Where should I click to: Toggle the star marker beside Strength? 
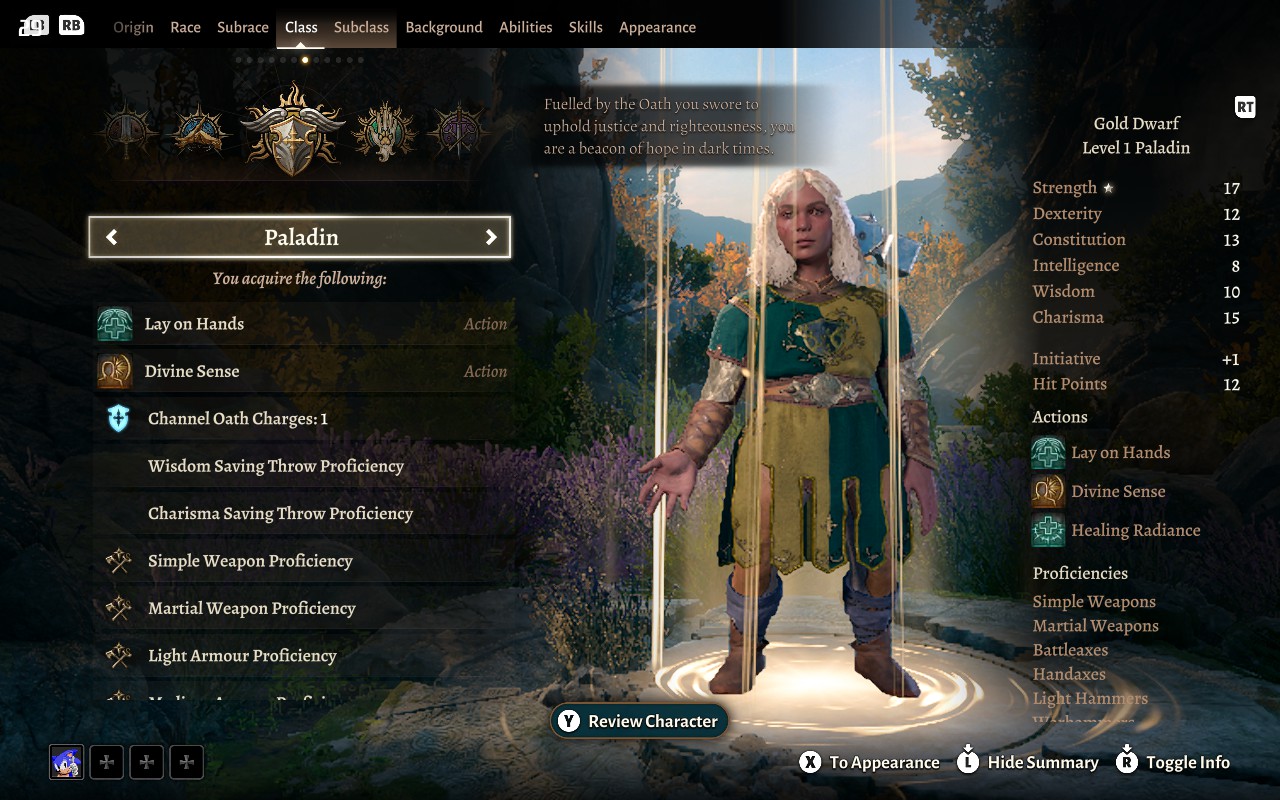(x=1110, y=186)
